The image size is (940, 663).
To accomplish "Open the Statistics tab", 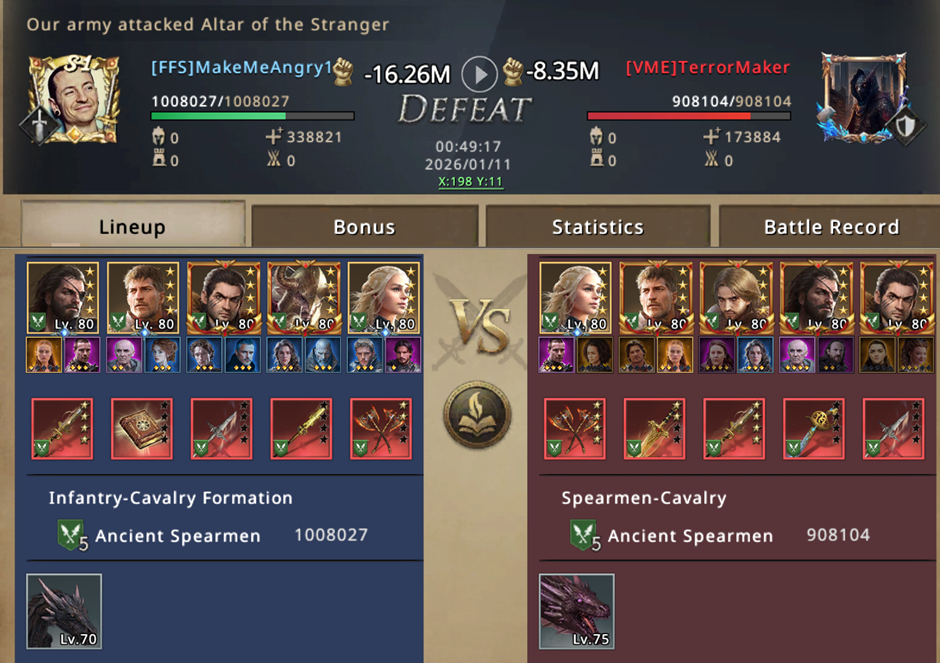I will tap(597, 227).
